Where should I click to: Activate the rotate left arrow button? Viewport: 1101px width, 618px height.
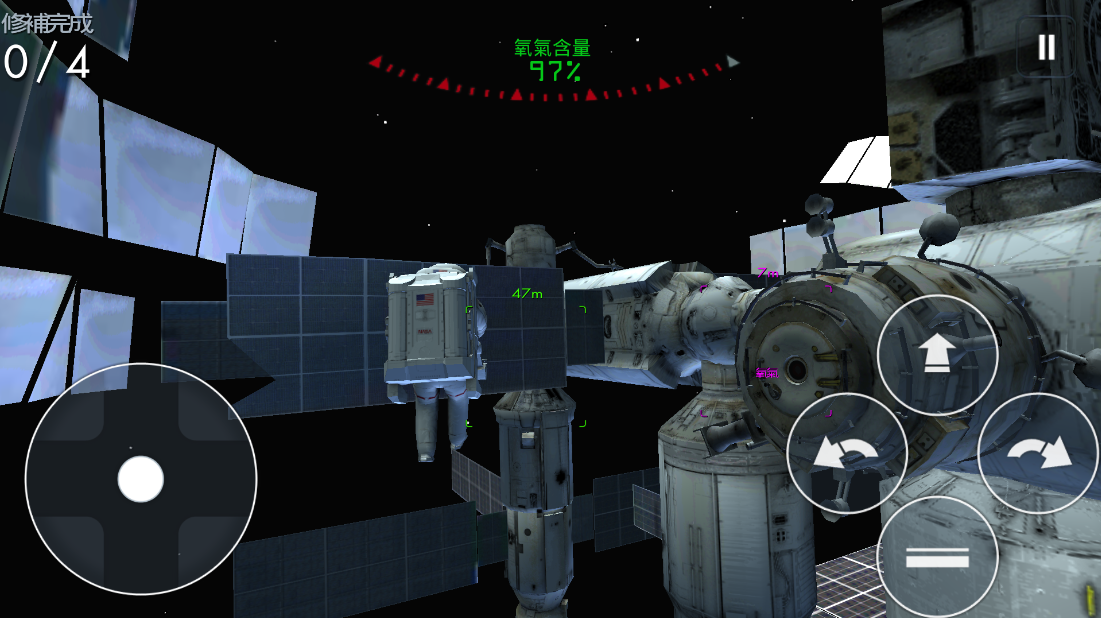click(846, 453)
